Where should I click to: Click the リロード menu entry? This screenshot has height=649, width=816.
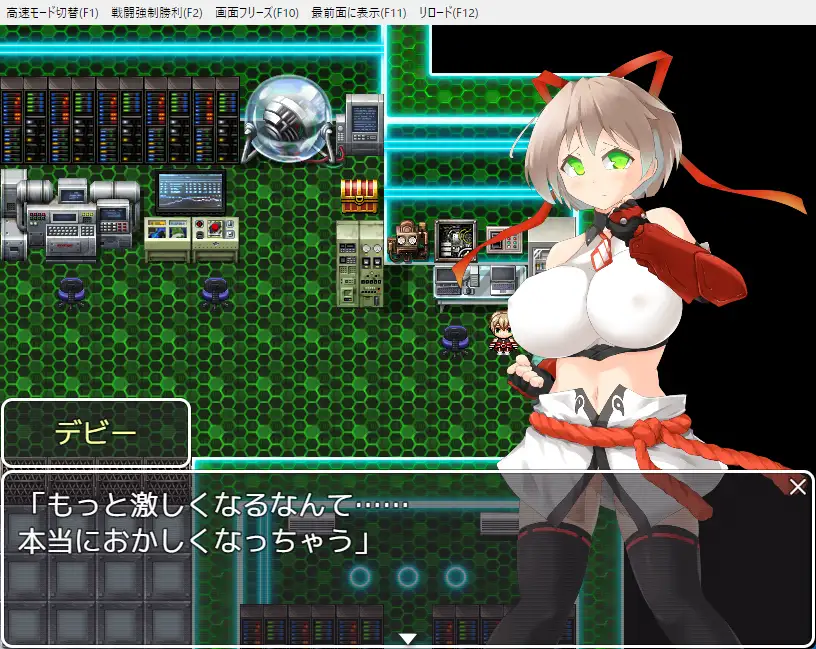(451, 13)
